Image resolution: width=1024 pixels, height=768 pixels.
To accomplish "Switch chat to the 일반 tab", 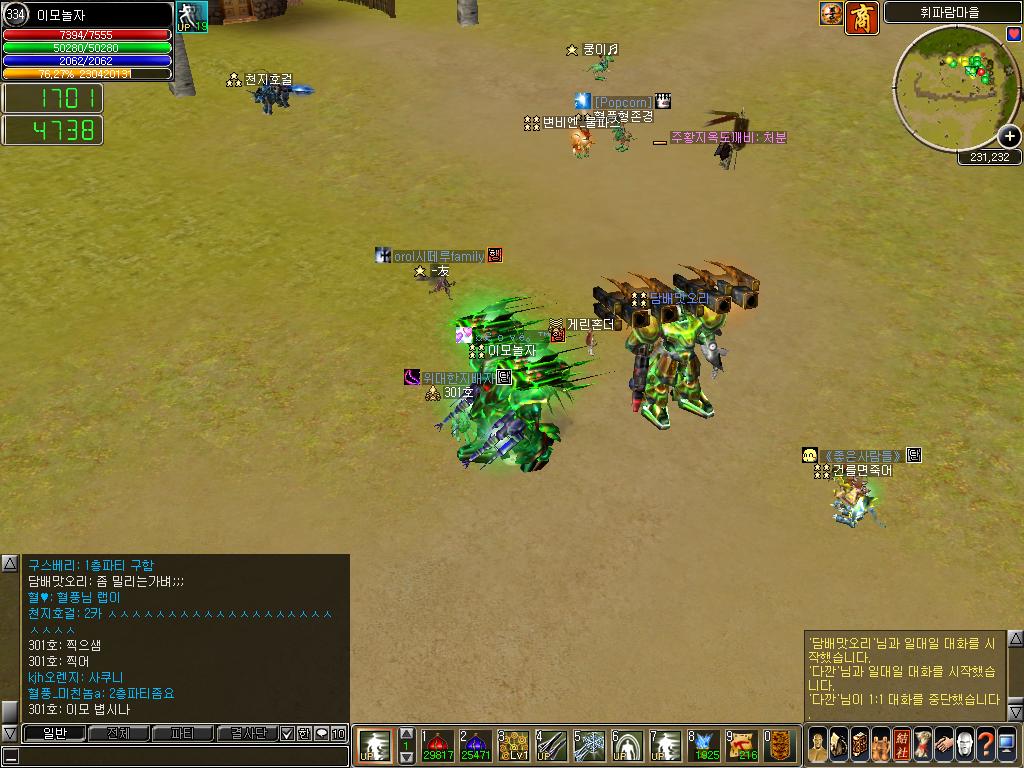I will [52, 734].
